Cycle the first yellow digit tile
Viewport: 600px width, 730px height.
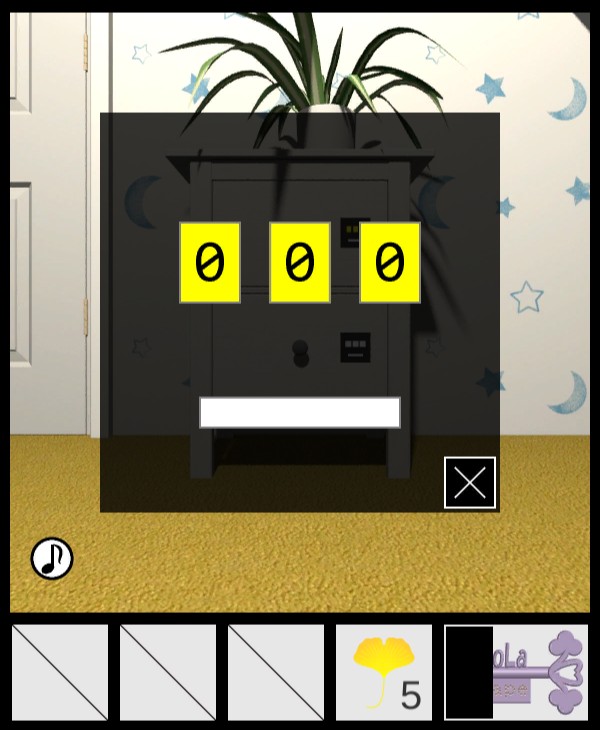tap(210, 263)
